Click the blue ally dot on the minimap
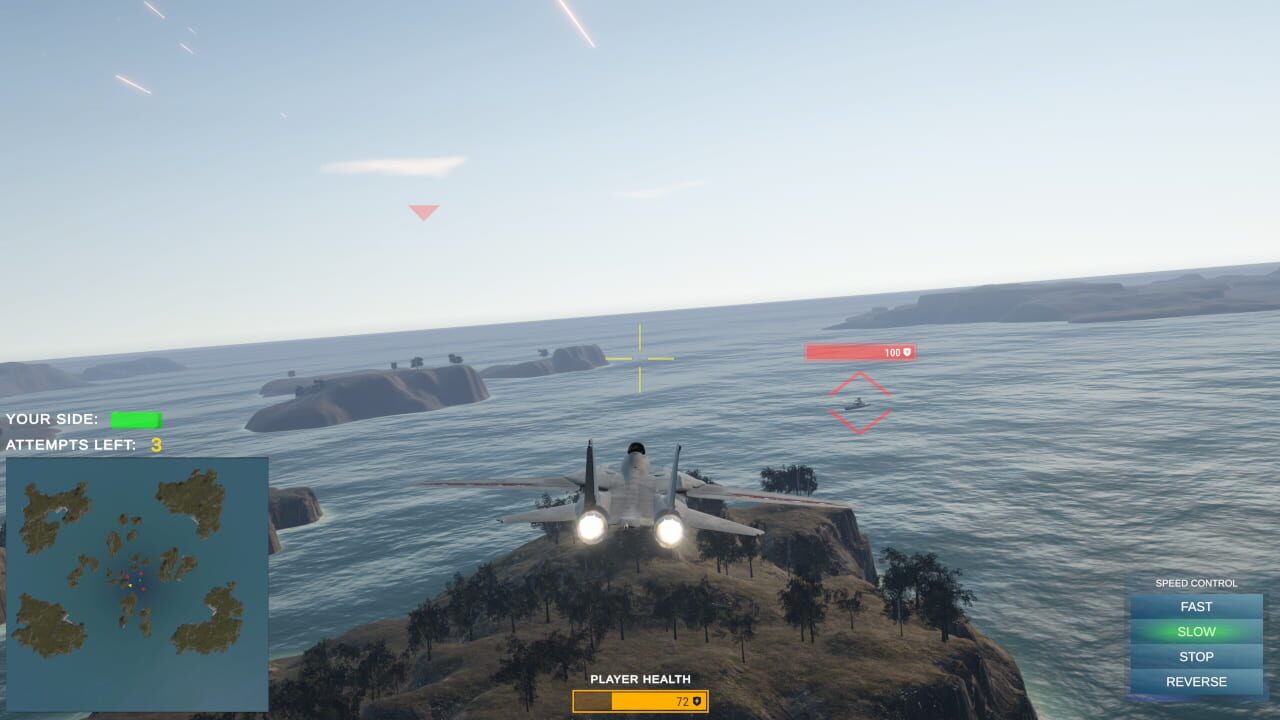The width and height of the screenshot is (1280, 720). point(140,580)
